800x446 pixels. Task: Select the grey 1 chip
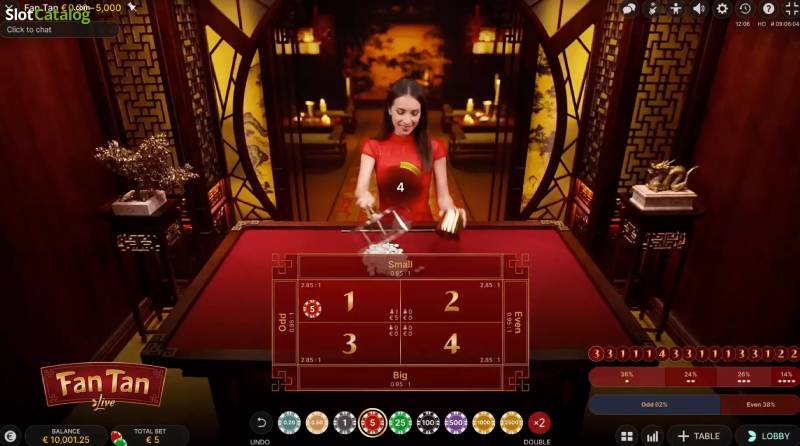coord(345,423)
